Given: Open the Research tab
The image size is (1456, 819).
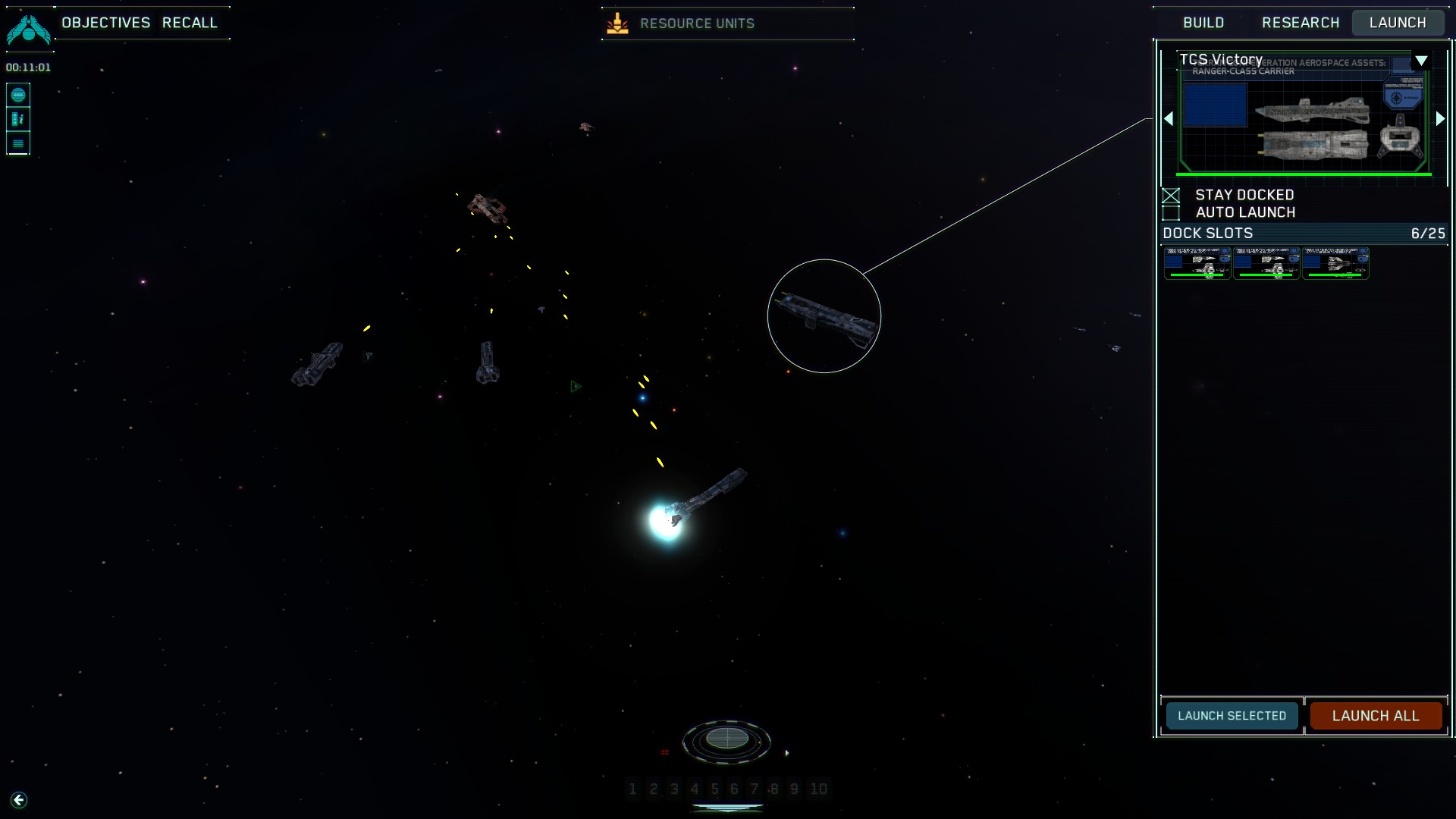Looking at the screenshot, I should click(x=1301, y=23).
